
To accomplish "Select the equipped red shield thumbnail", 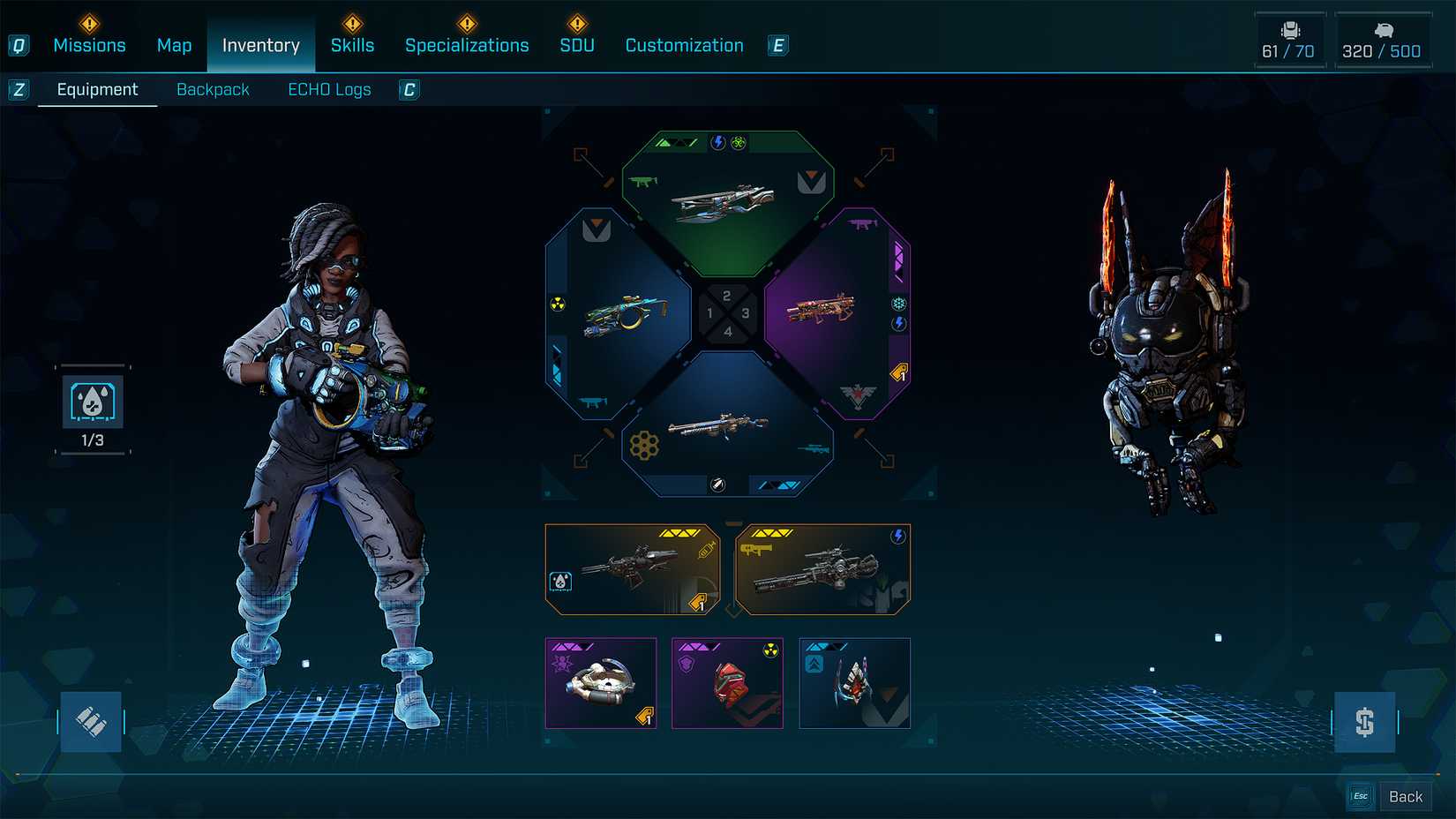I will [728, 684].
